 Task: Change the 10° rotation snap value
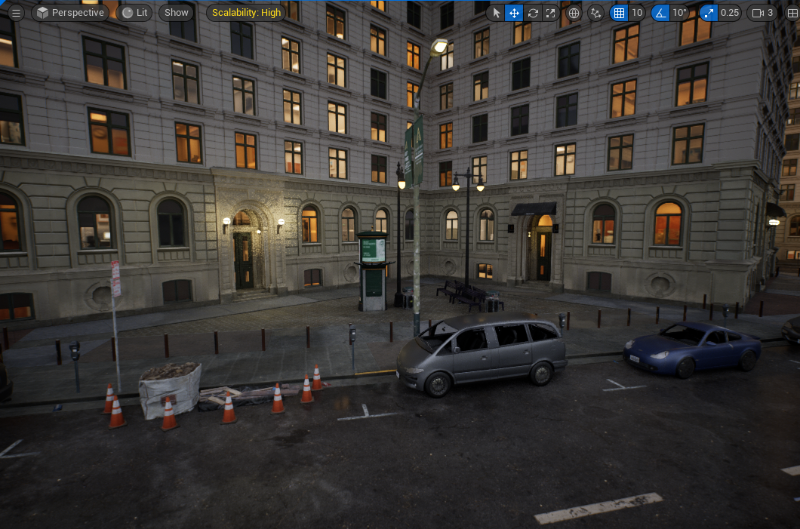680,13
